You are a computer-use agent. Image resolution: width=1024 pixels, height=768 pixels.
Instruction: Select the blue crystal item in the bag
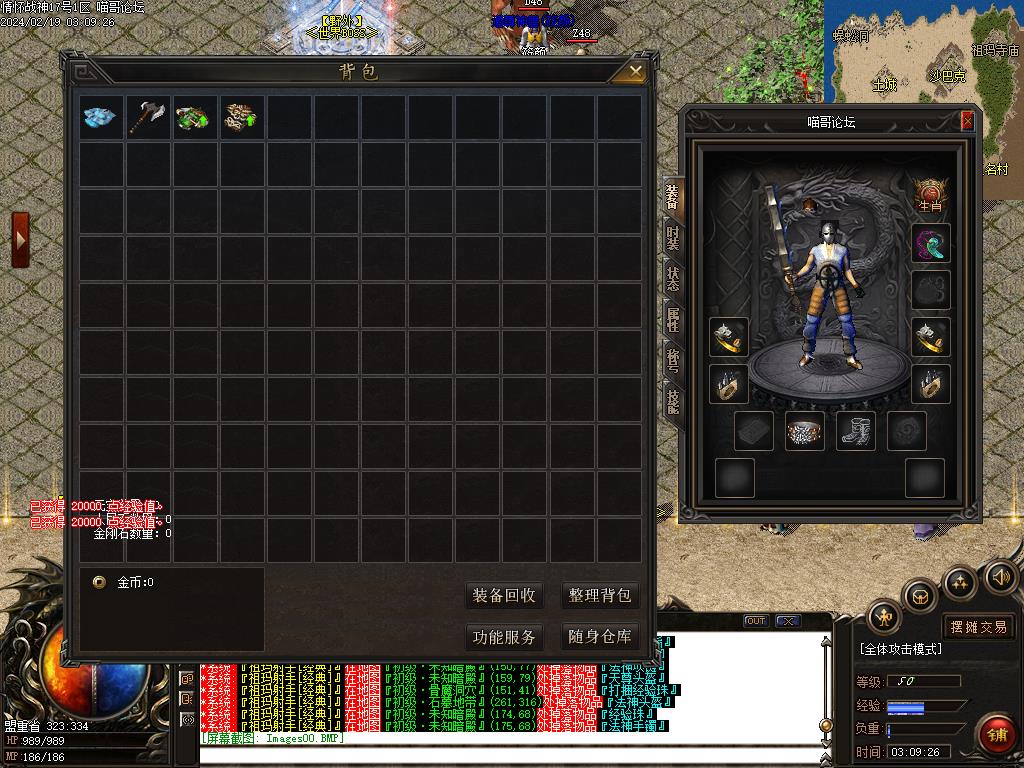pos(101,117)
